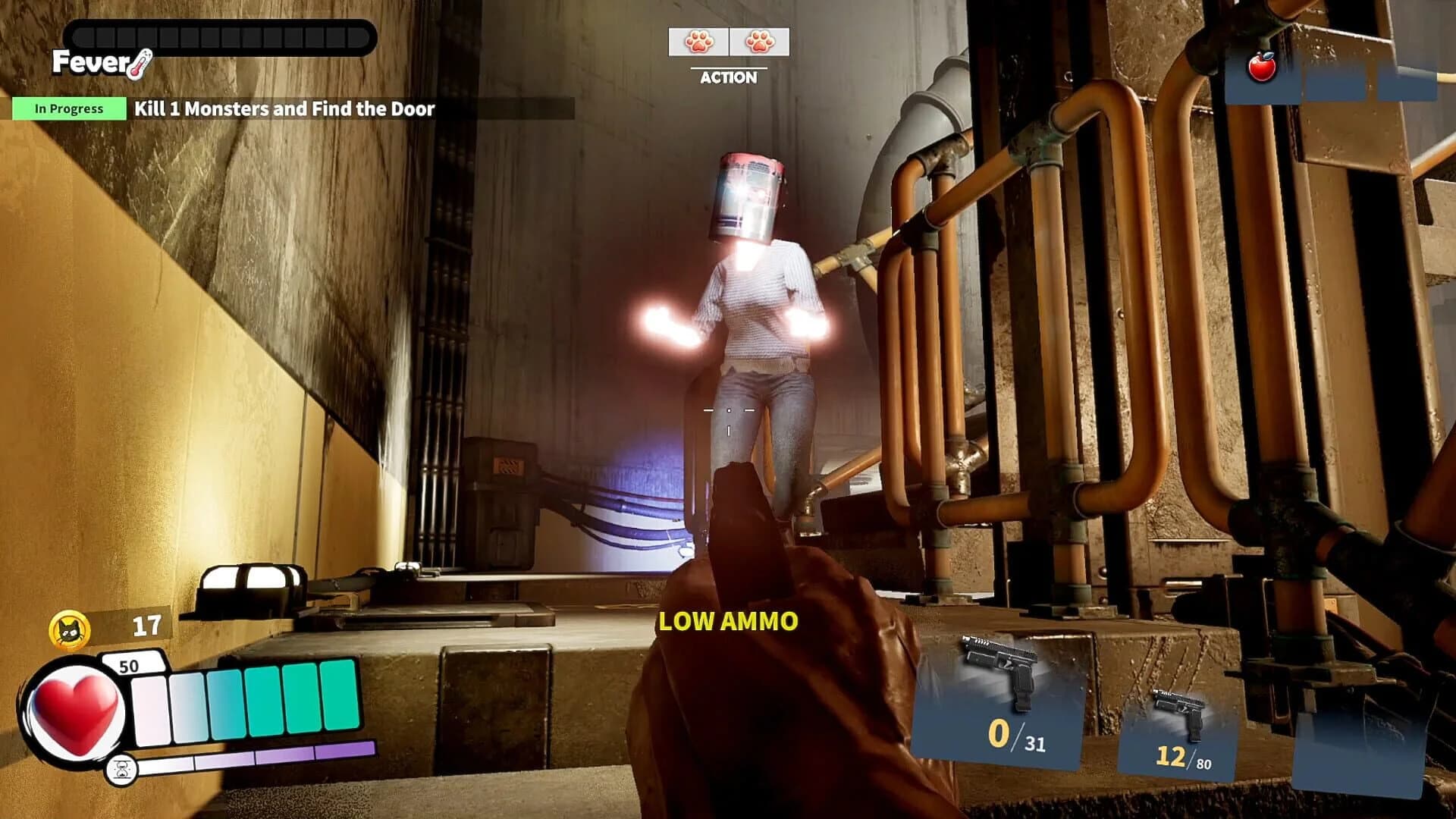Select the right paw Action icon
The height and width of the screenshot is (819, 1456).
[x=758, y=42]
